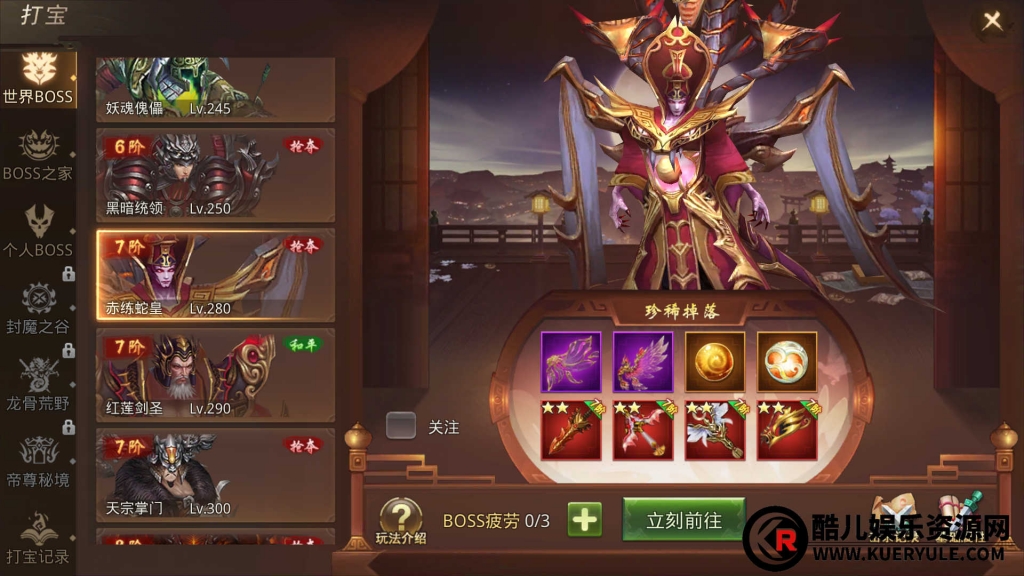
Task: Select boss 黑暗统领 Lv.250
Action: coord(215,174)
